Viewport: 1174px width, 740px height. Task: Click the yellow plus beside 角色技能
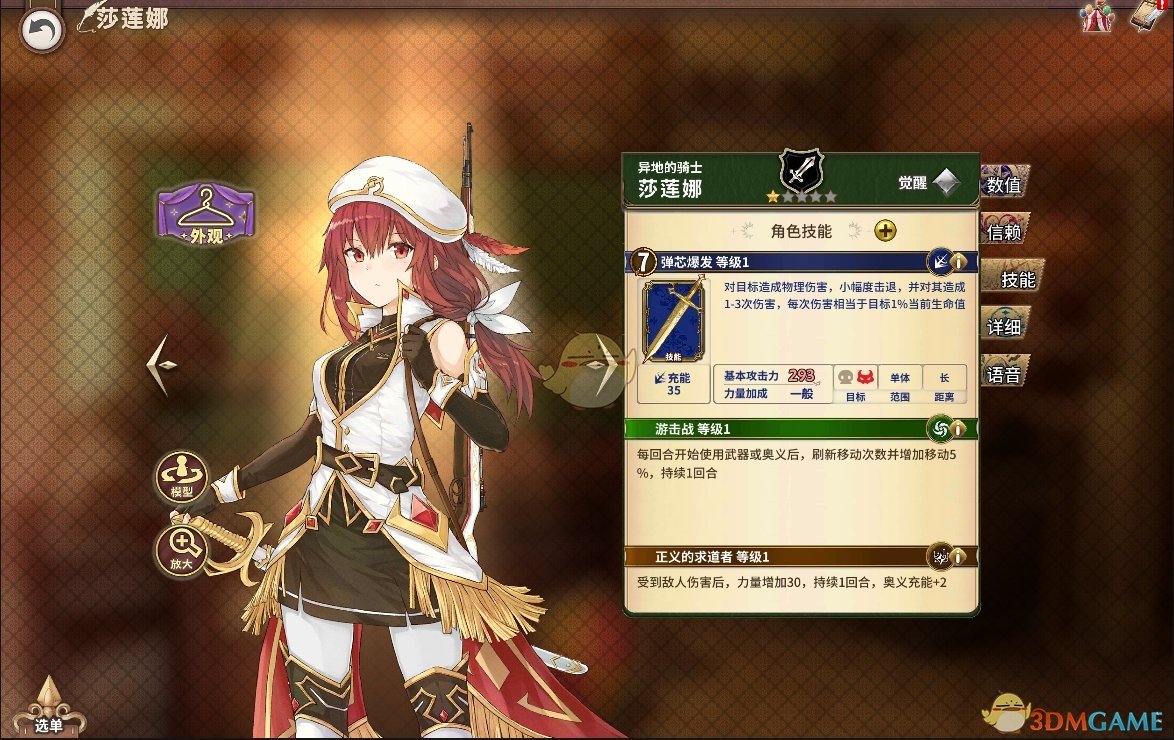click(x=885, y=231)
